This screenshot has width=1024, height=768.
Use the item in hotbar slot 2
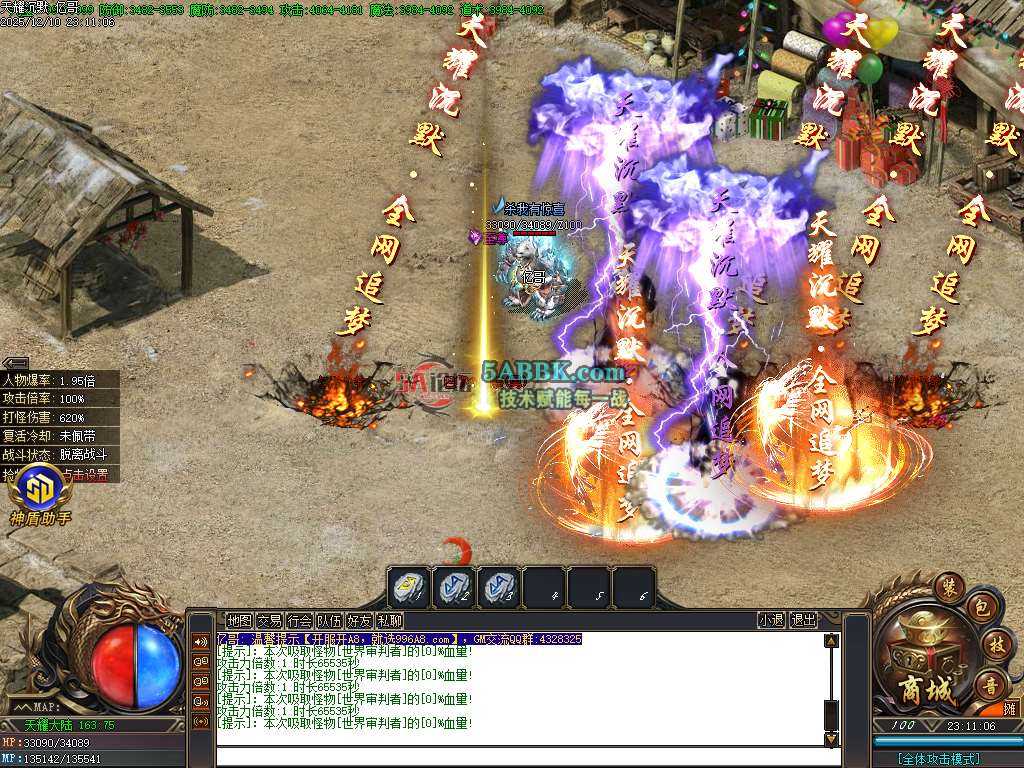coord(455,588)
